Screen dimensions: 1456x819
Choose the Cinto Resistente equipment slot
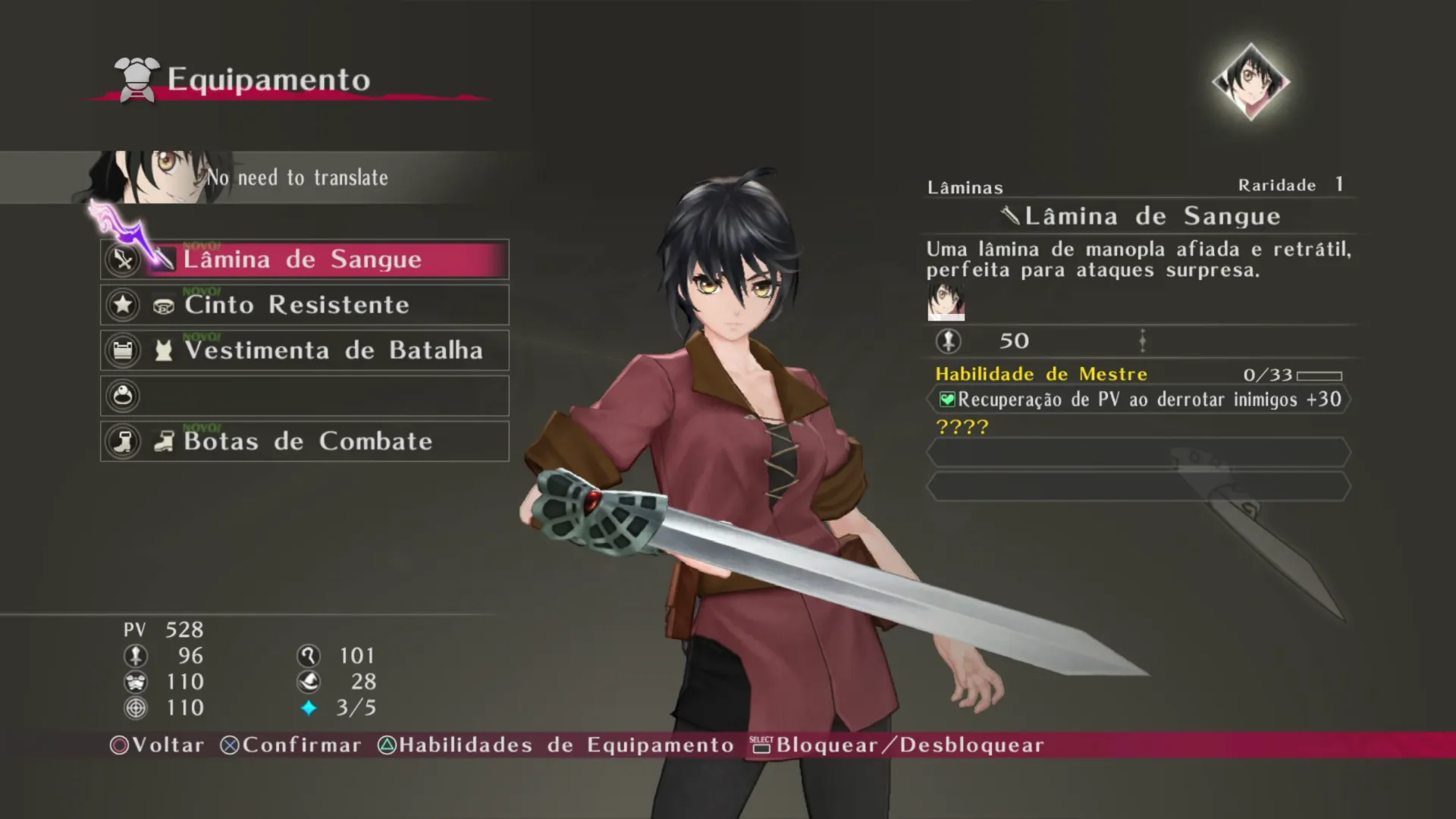305,305
